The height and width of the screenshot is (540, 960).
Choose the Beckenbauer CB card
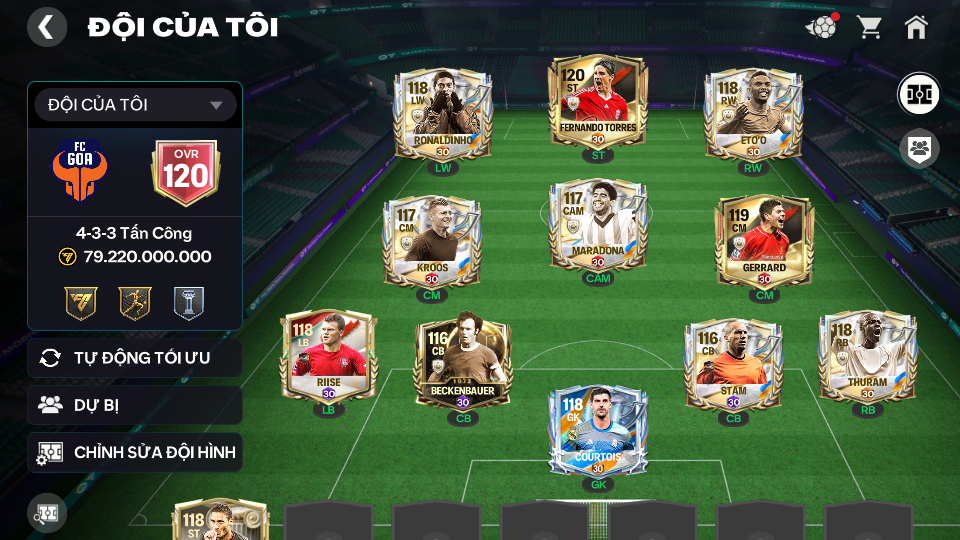[463, 365]
